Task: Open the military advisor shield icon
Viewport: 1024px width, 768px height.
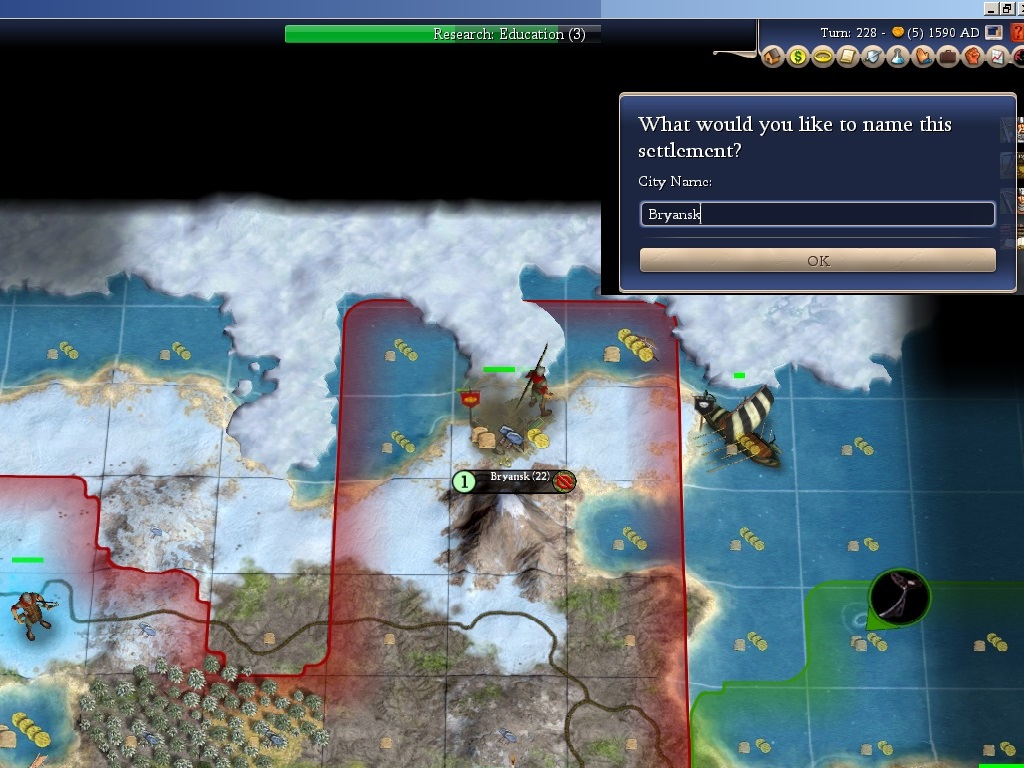Action: [x=873, y=57]
